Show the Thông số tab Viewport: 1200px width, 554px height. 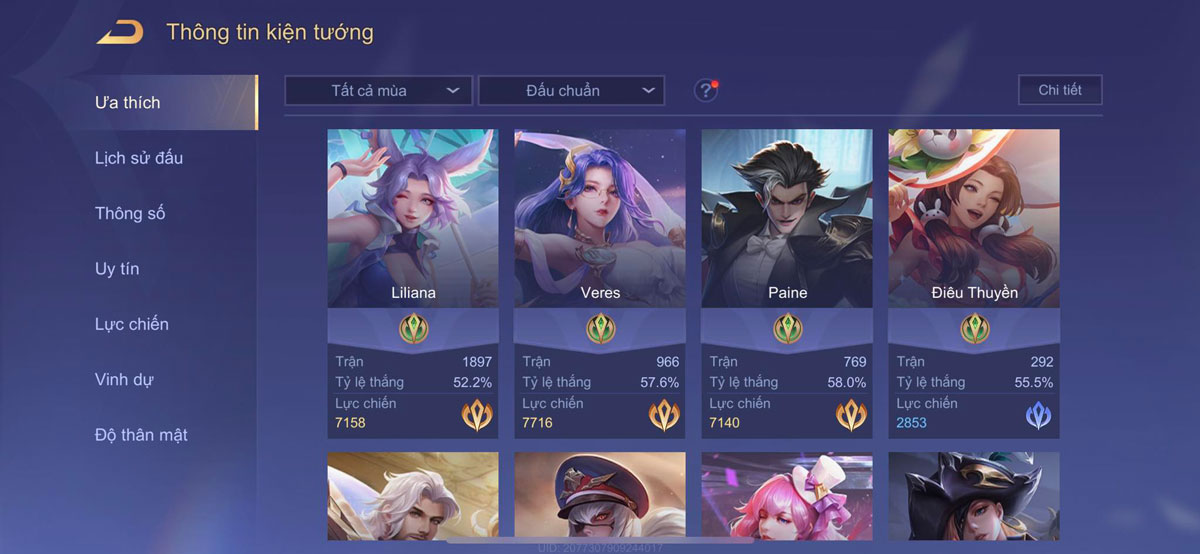[130, 213]
